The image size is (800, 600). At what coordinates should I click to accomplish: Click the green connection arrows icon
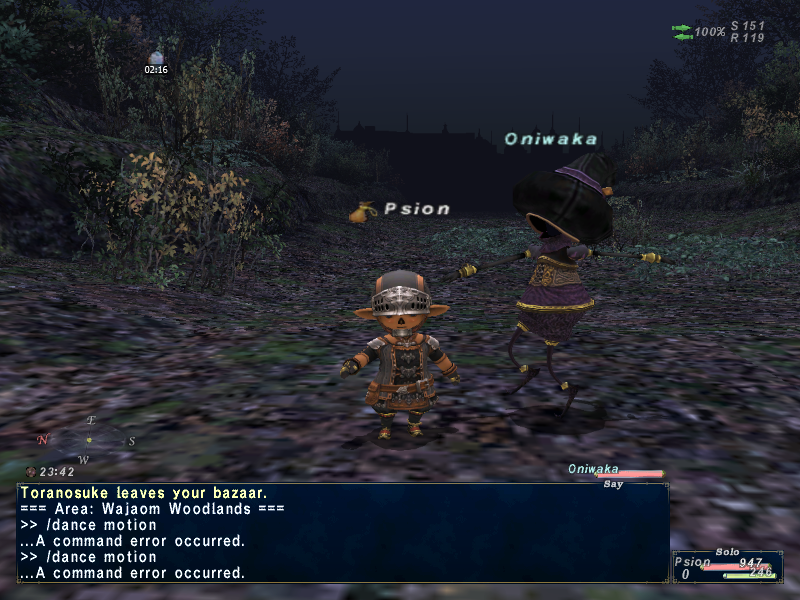(682, 32)
